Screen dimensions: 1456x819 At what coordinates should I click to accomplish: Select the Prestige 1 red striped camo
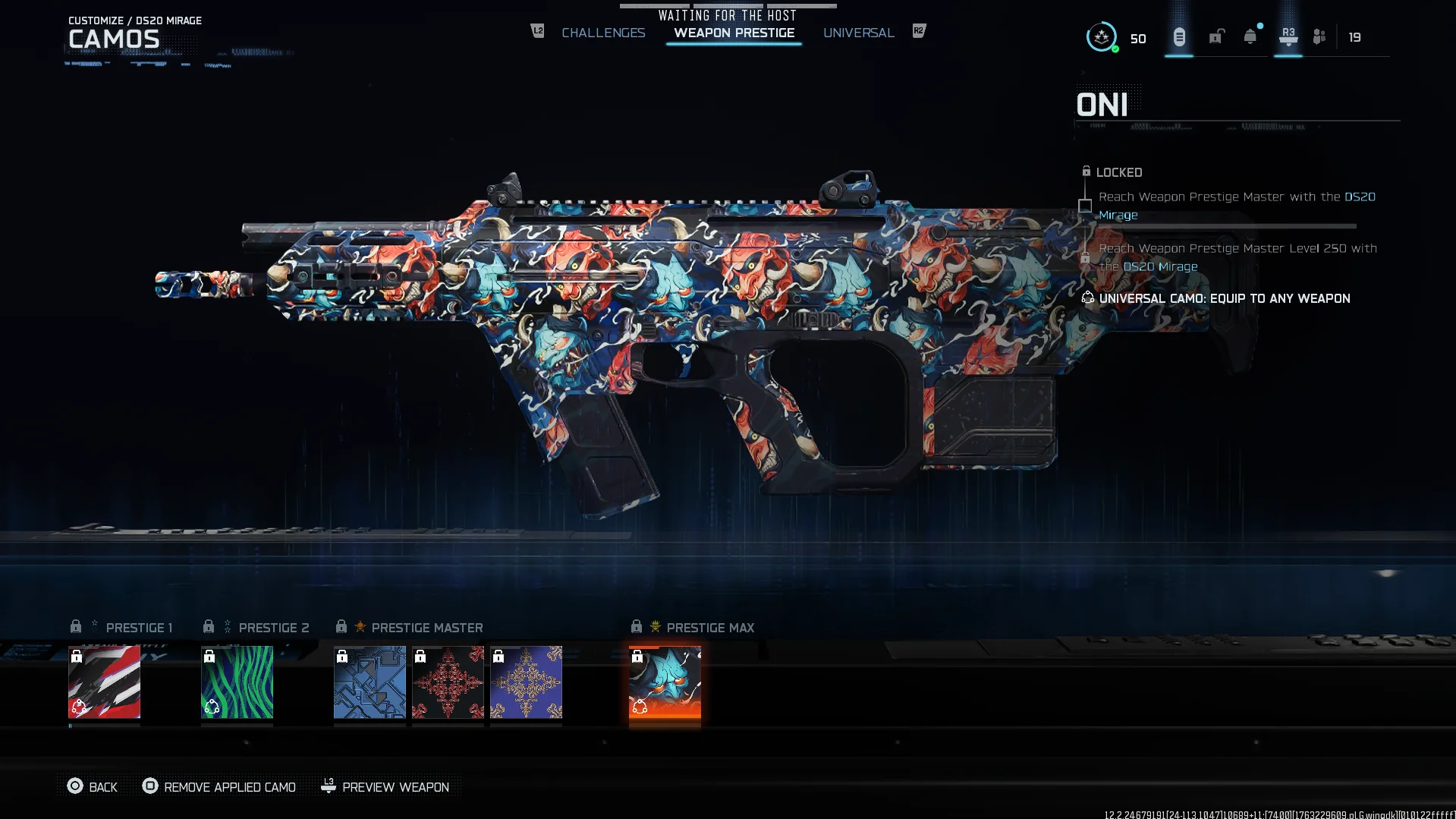[x=104, y=682]
